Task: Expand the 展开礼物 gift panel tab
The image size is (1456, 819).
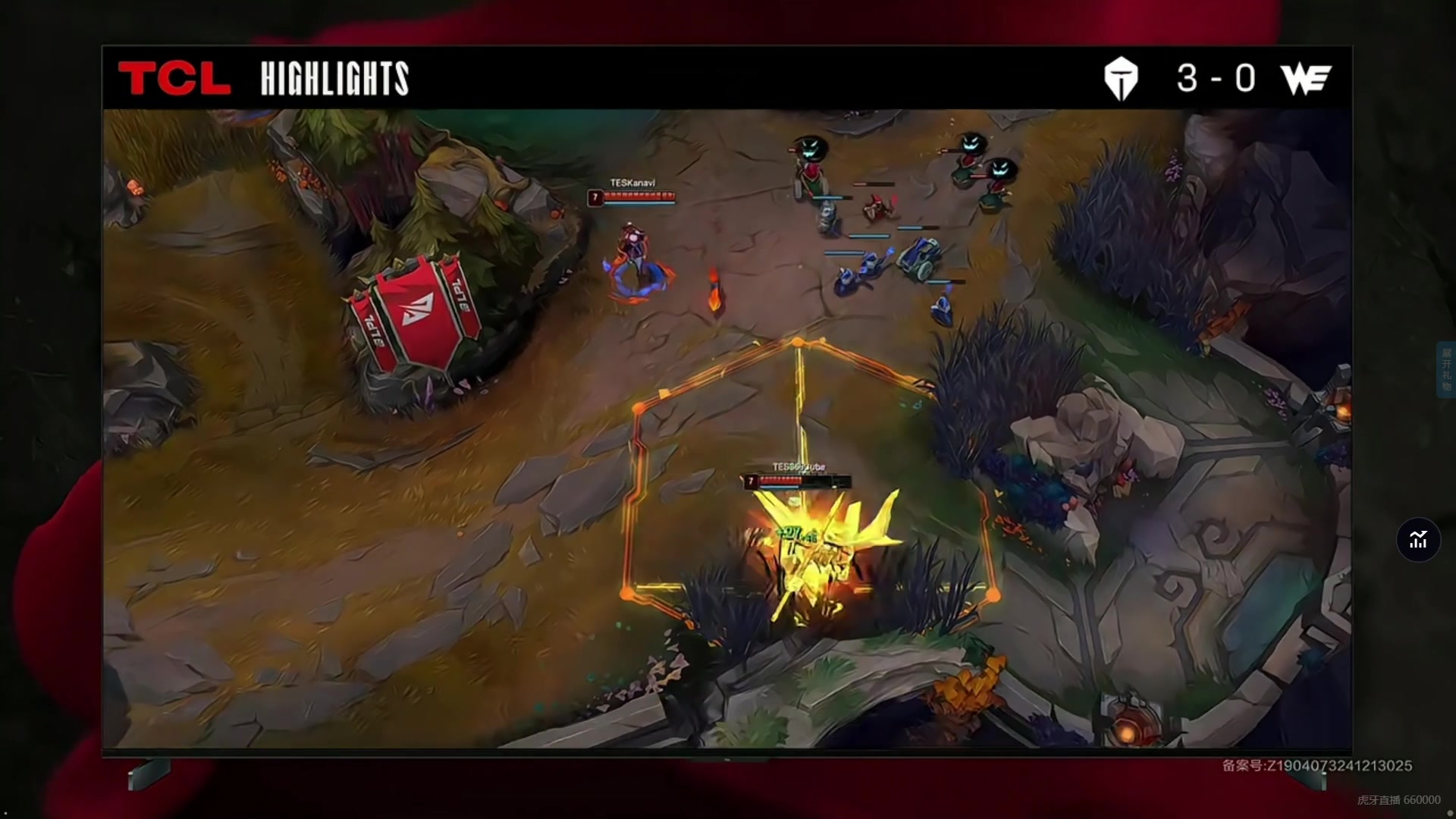Action: (x=1446, y=369)
